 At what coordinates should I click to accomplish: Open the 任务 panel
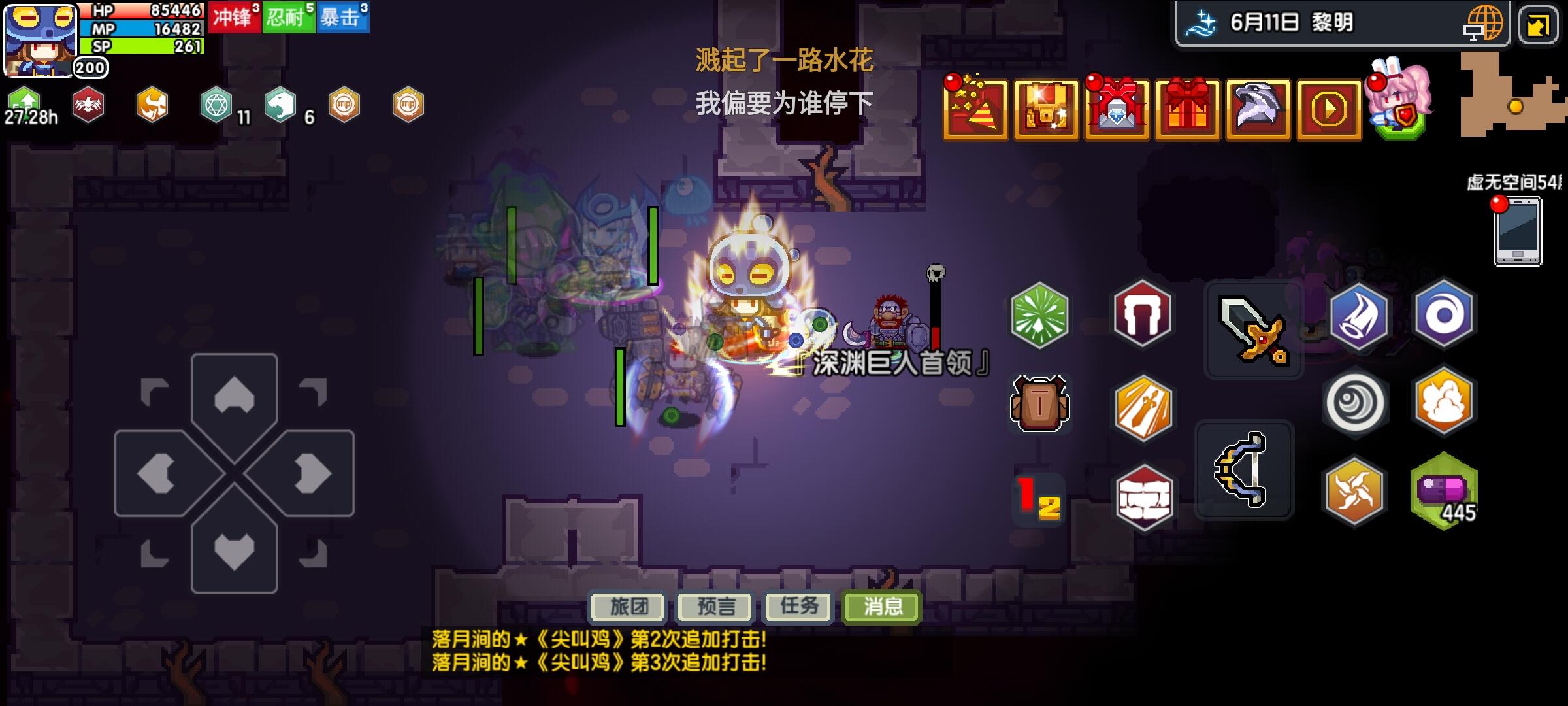coord(798,607)
